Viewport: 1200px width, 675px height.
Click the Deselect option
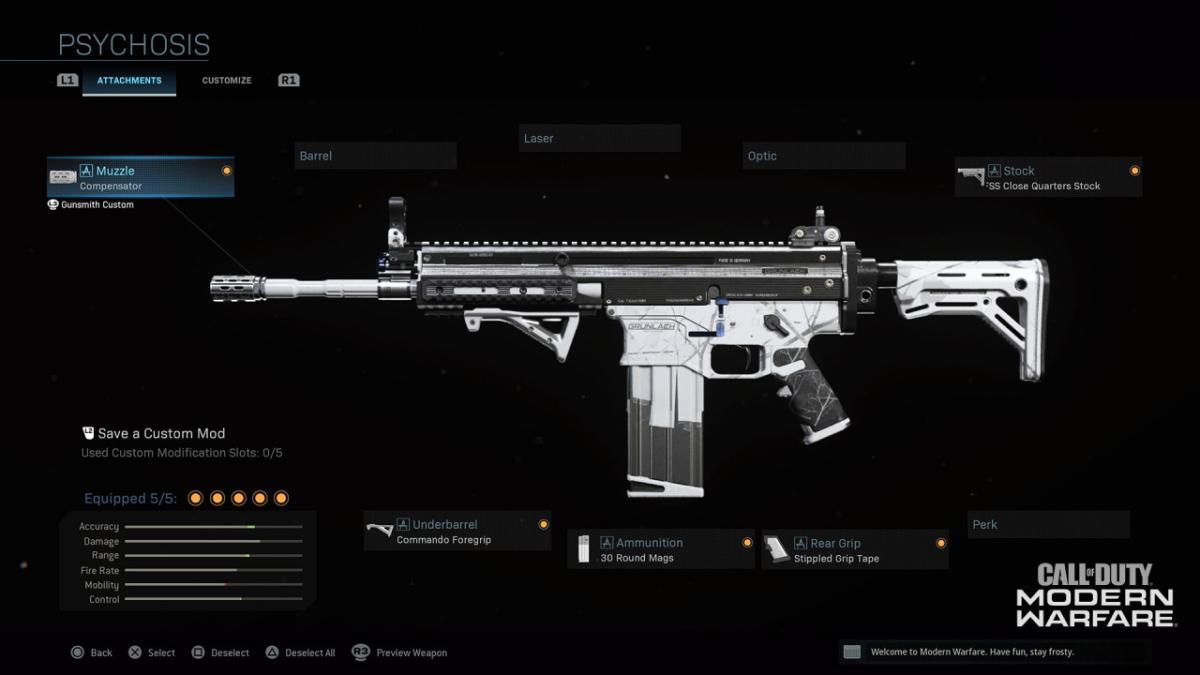[x=221, y=653]
